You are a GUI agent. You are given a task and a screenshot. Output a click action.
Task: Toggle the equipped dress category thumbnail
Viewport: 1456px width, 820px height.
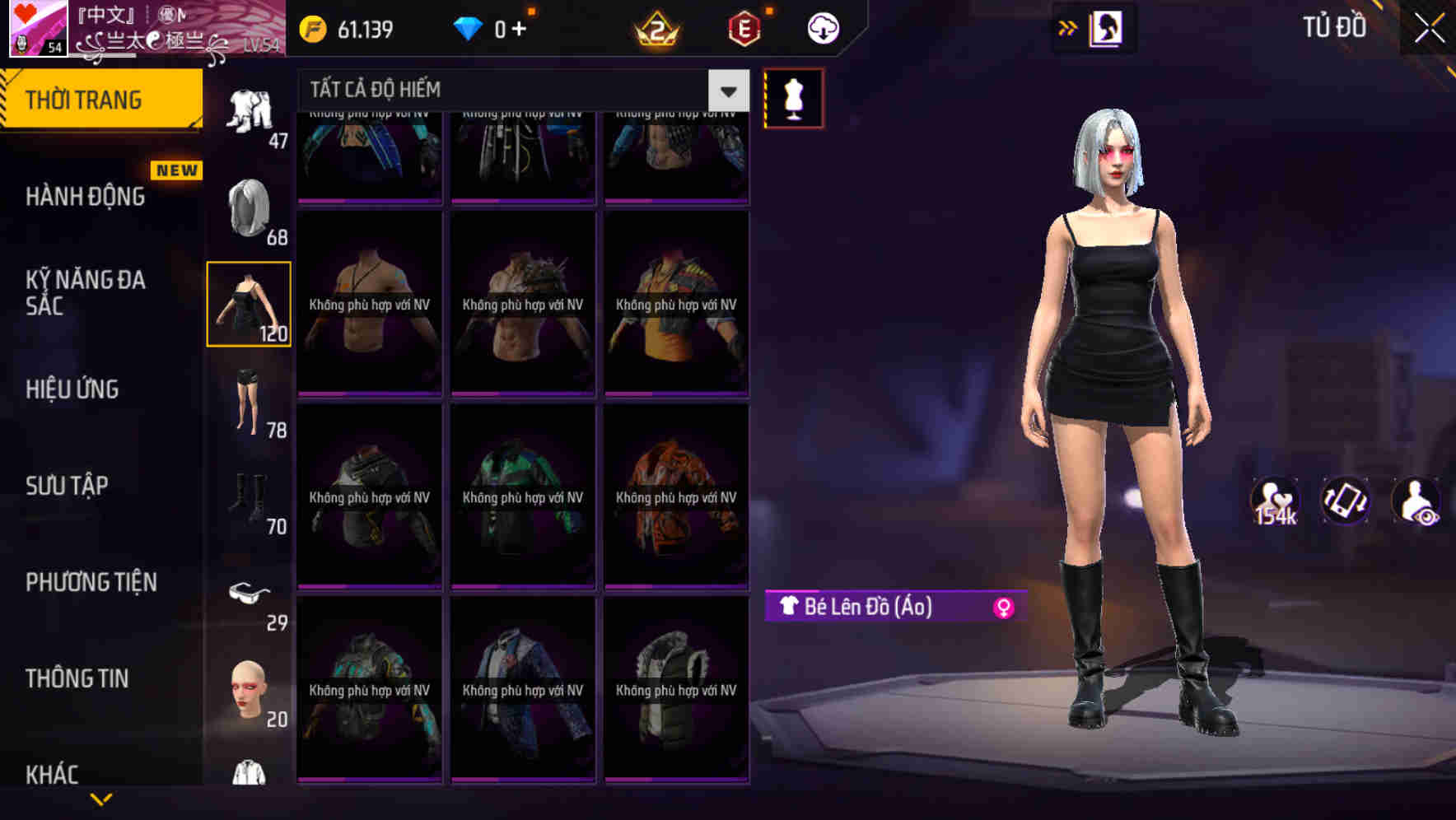point(249,302)
